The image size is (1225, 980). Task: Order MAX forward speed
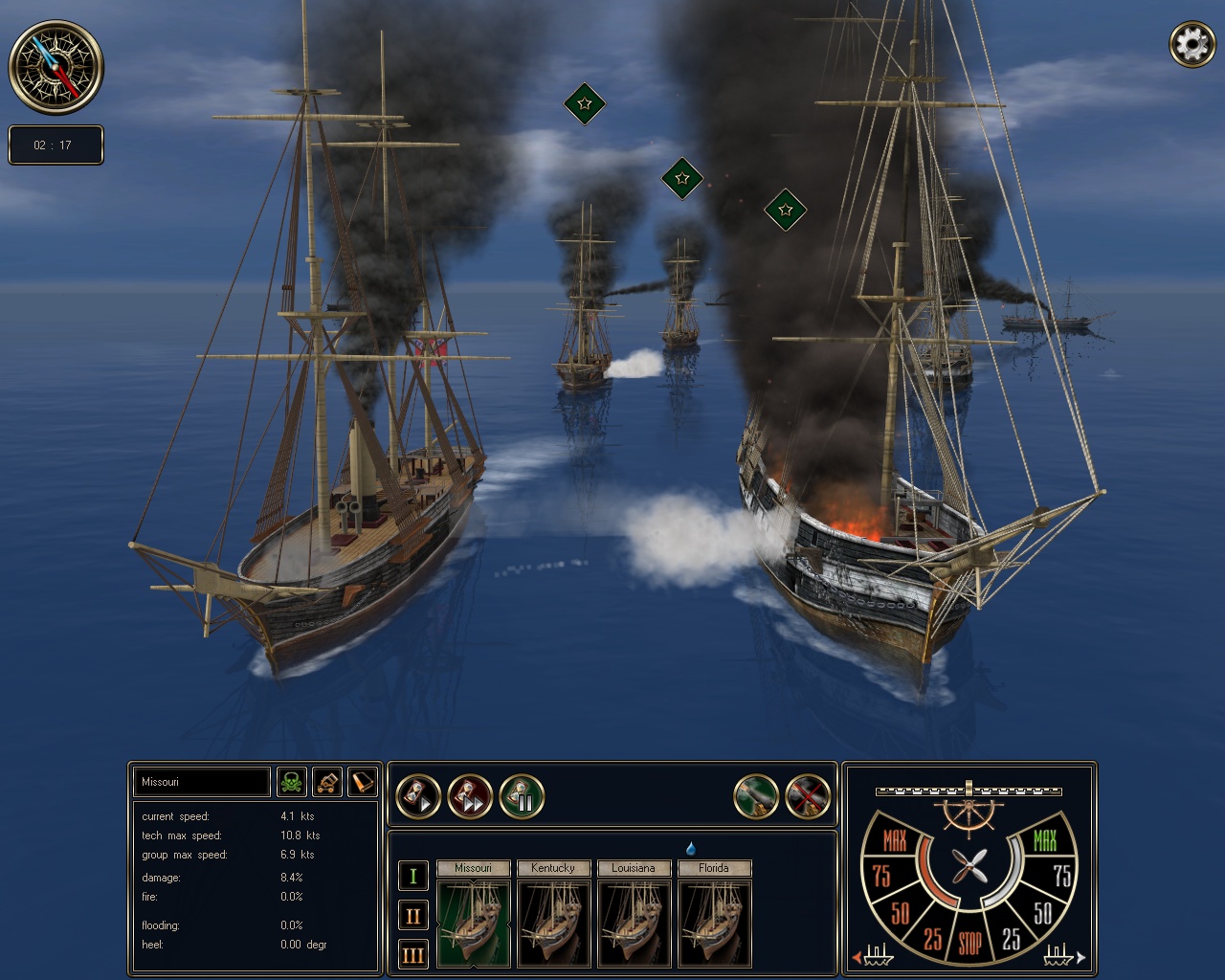[1045, 840]
